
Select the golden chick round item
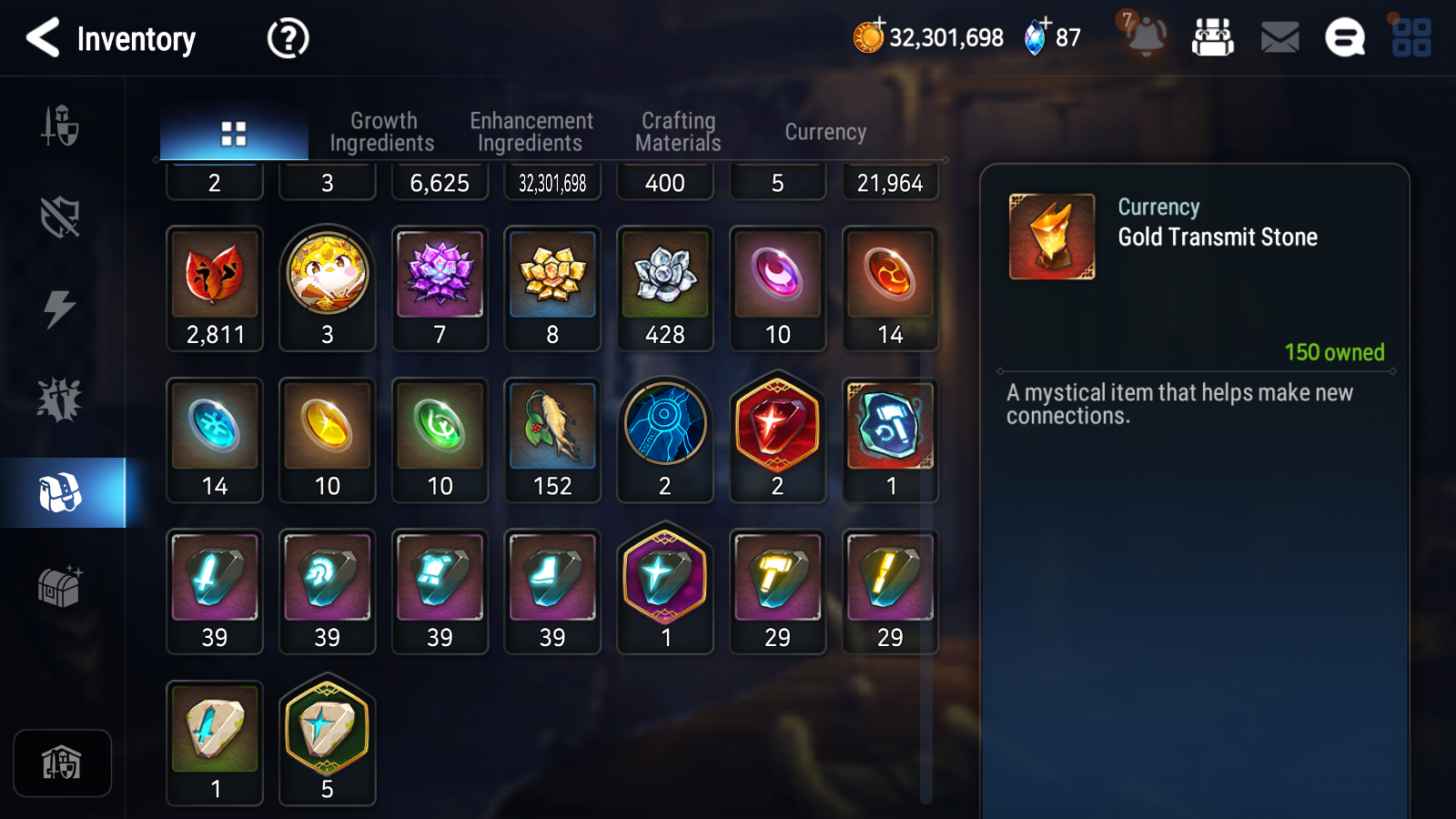pos(328,288)
